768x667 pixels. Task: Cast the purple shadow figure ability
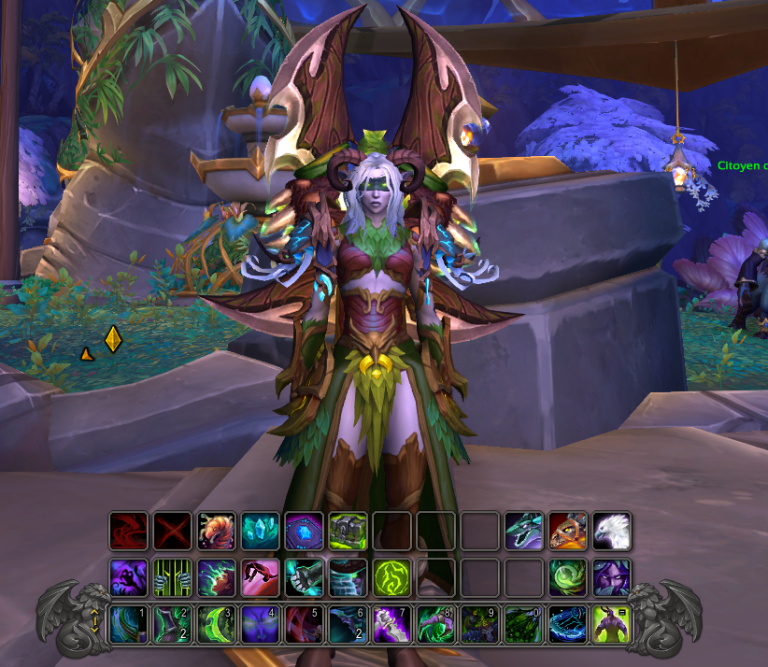129,577
